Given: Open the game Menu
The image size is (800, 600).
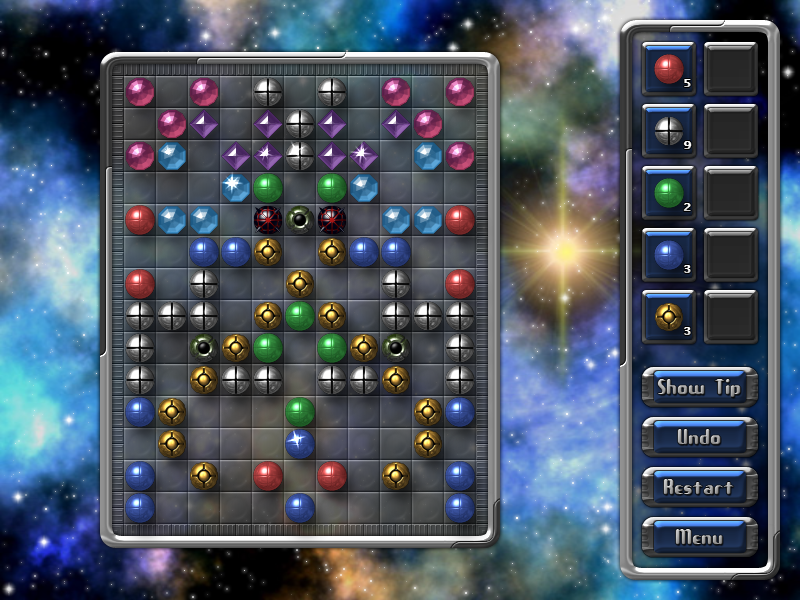Looking at the screenshot, I should [x=699, y=537].
